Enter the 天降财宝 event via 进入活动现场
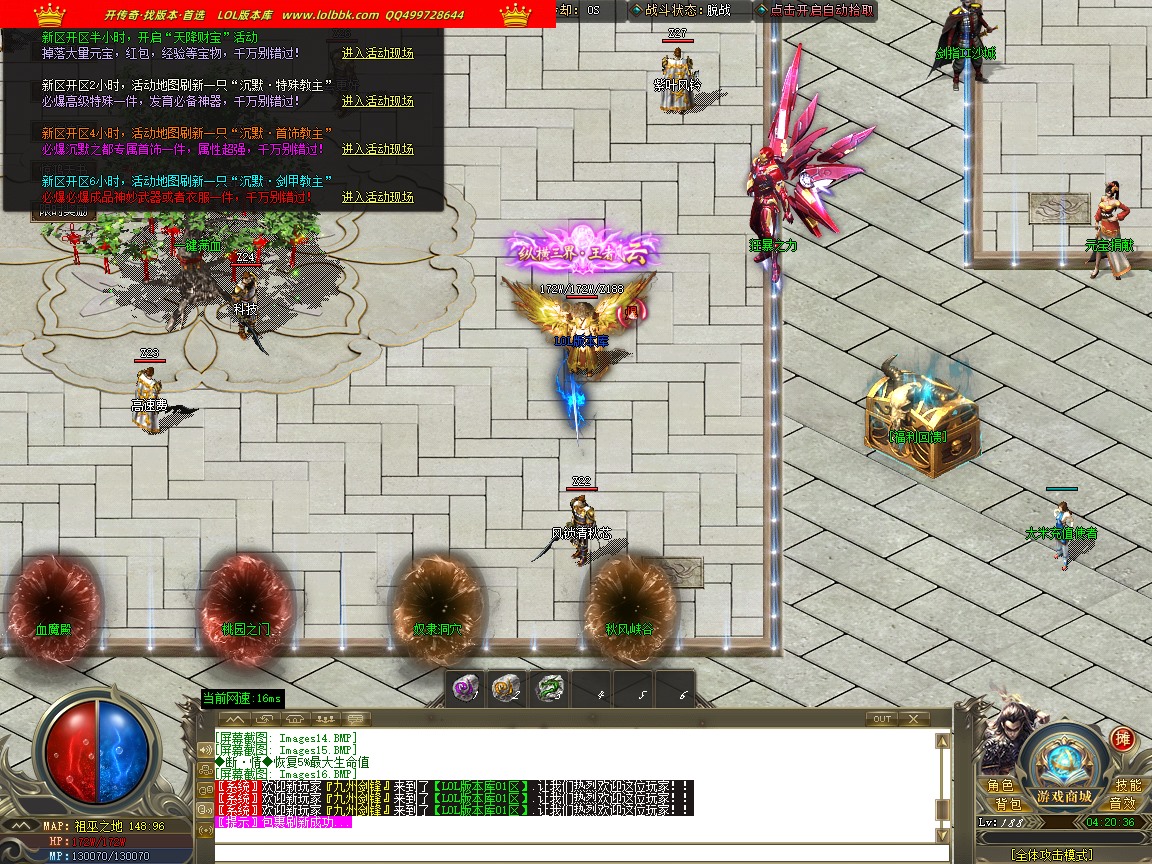This screenshot has height=864, width=1152. coord(377,53)
